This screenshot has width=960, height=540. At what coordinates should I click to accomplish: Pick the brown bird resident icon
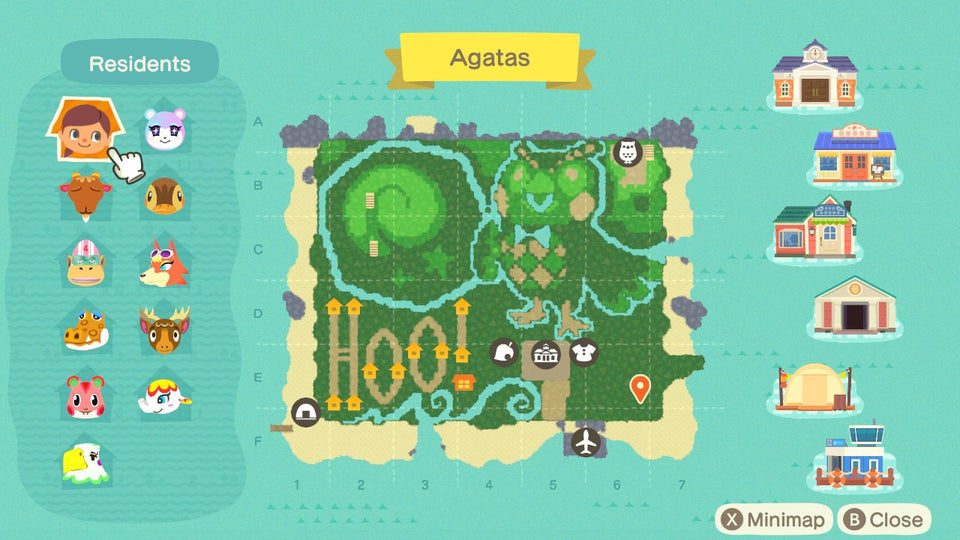click(x=163, y=197)
